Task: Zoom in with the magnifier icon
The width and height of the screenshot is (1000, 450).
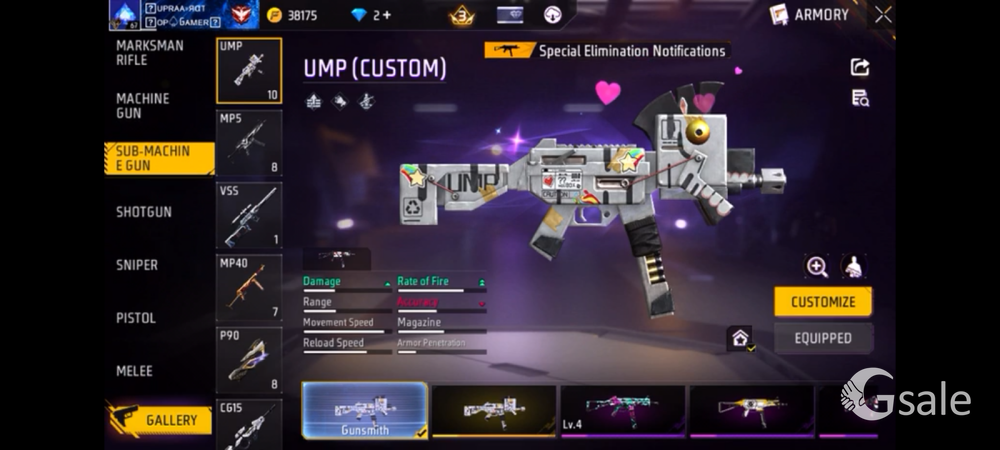Action: pos(818,266)
